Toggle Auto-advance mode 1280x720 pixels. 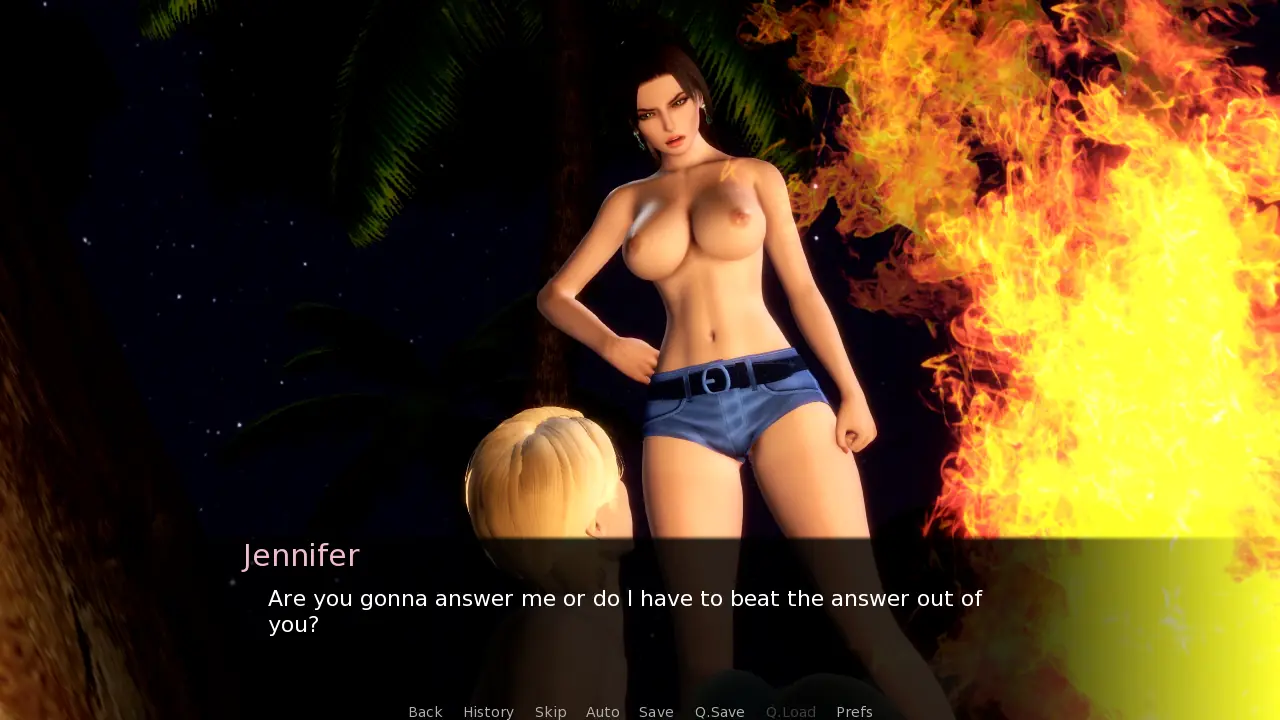(x=602, y=712)
